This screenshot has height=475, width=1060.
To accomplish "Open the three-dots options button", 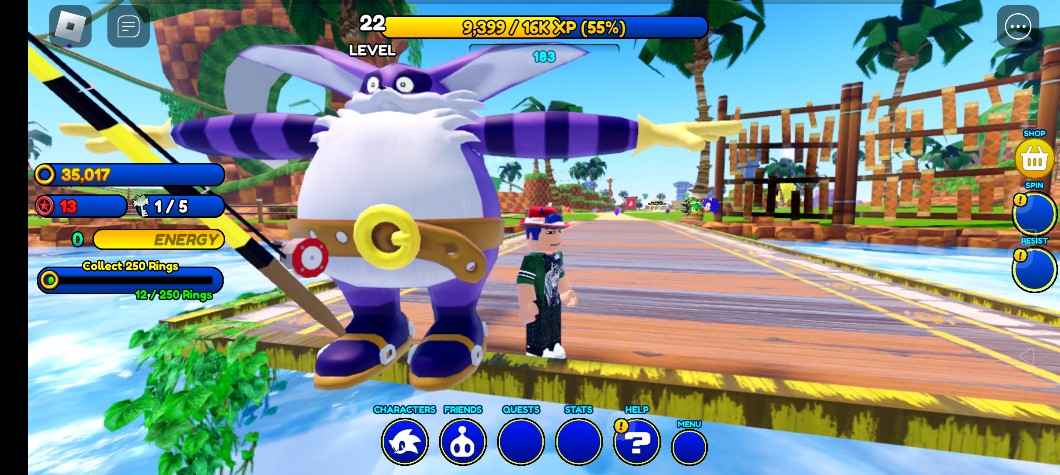I will (x=1018, y=27).
